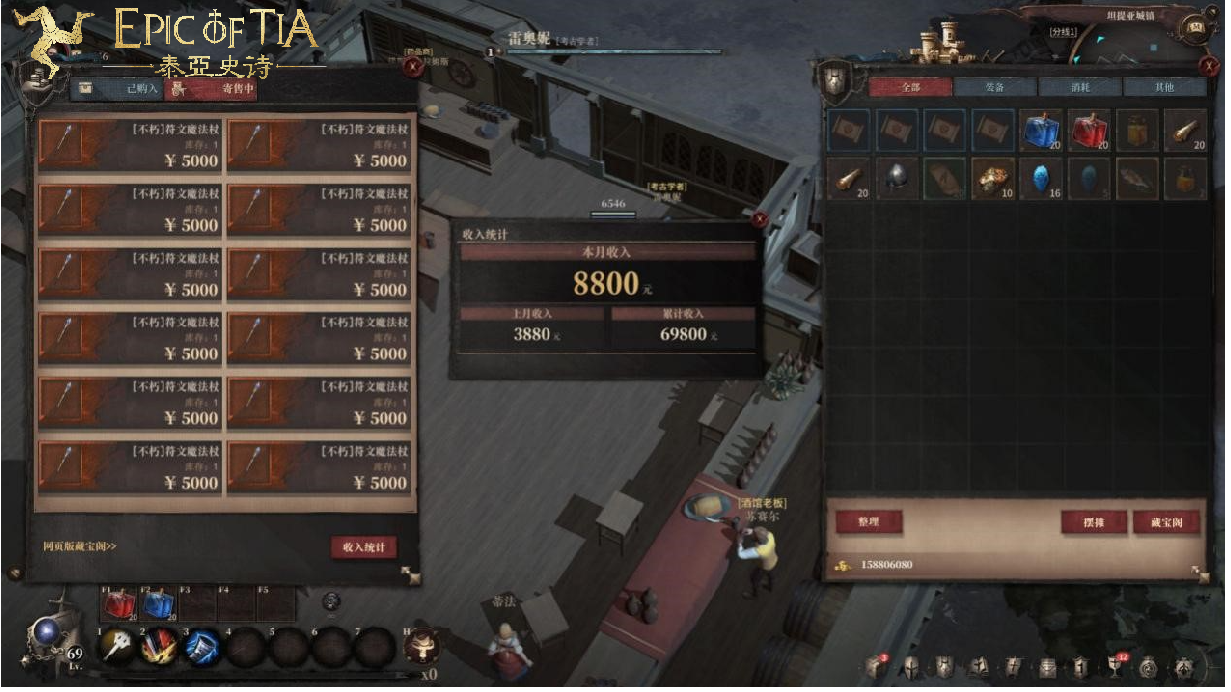Select the blue potion in the bag
The width and height of the screenshot is (1231, 692).
pyautogui.click(x=1041, y=130)
